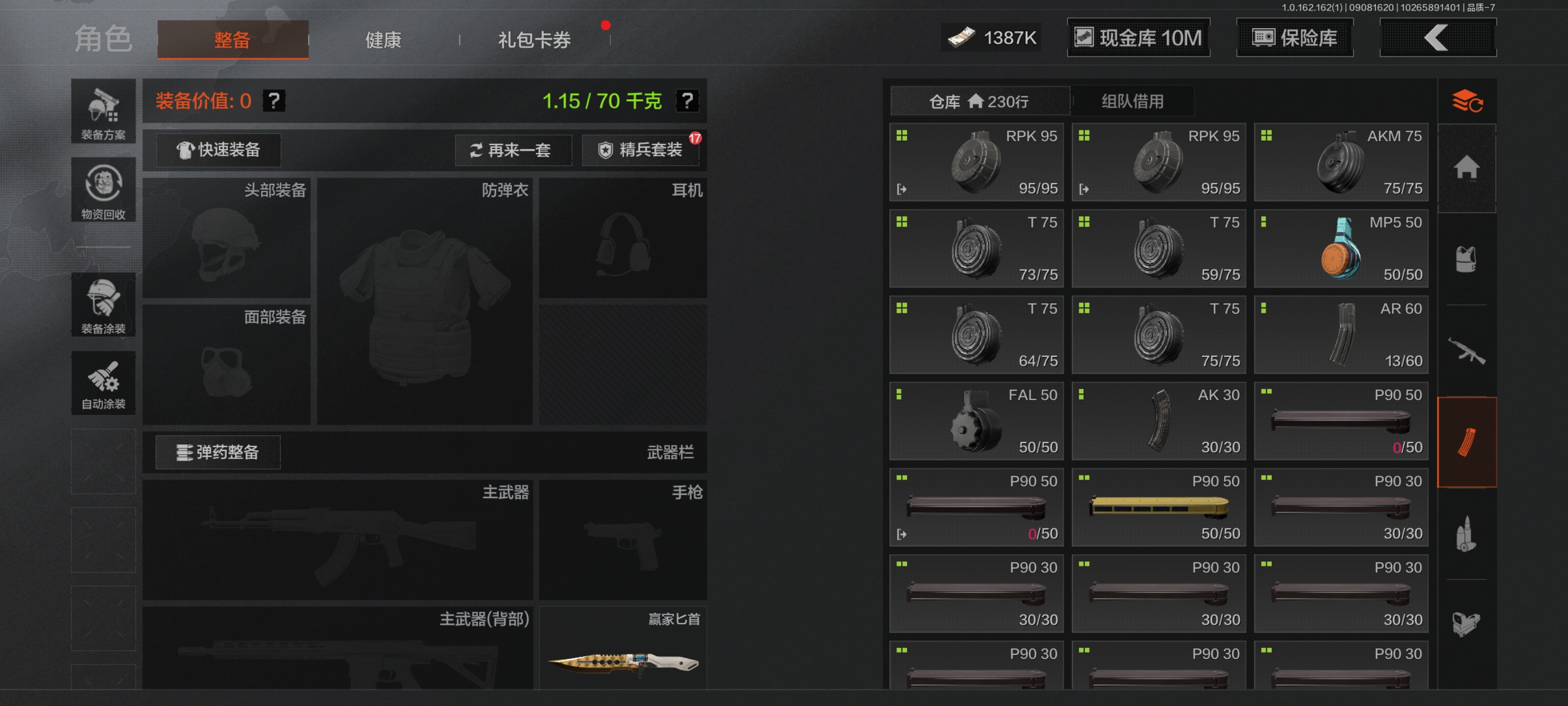The image size is (1568, 706).
Task: Switch to the 健康 tab
Action: 383,40
